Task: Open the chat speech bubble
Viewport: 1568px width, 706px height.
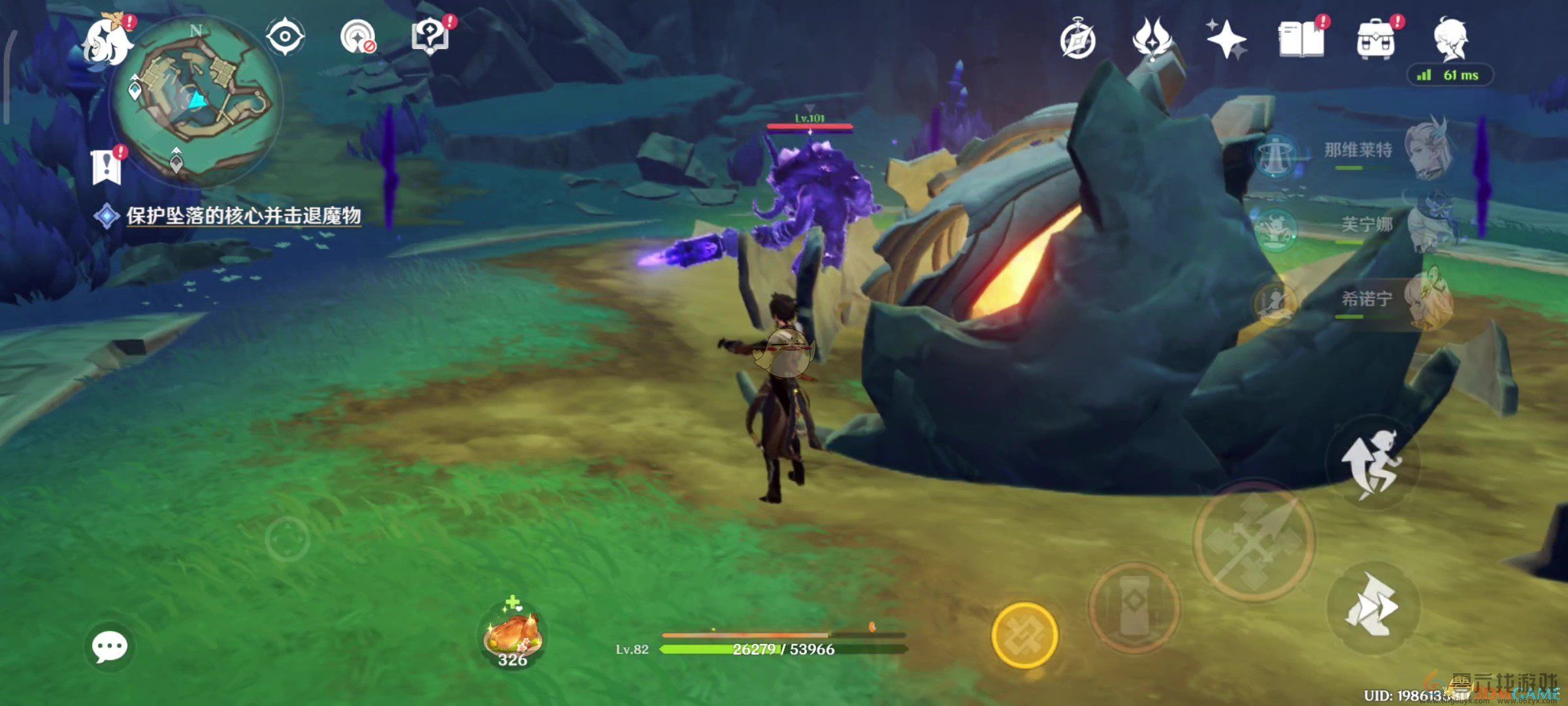Action: pos(109,647)
